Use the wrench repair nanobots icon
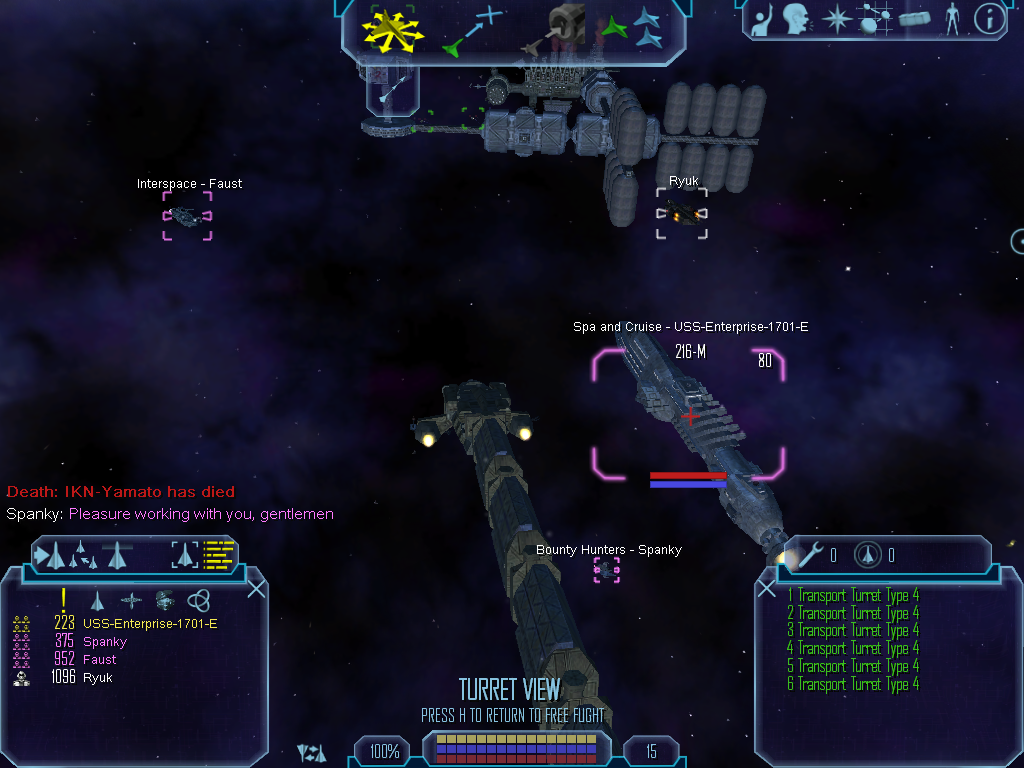 coord(811,554)
